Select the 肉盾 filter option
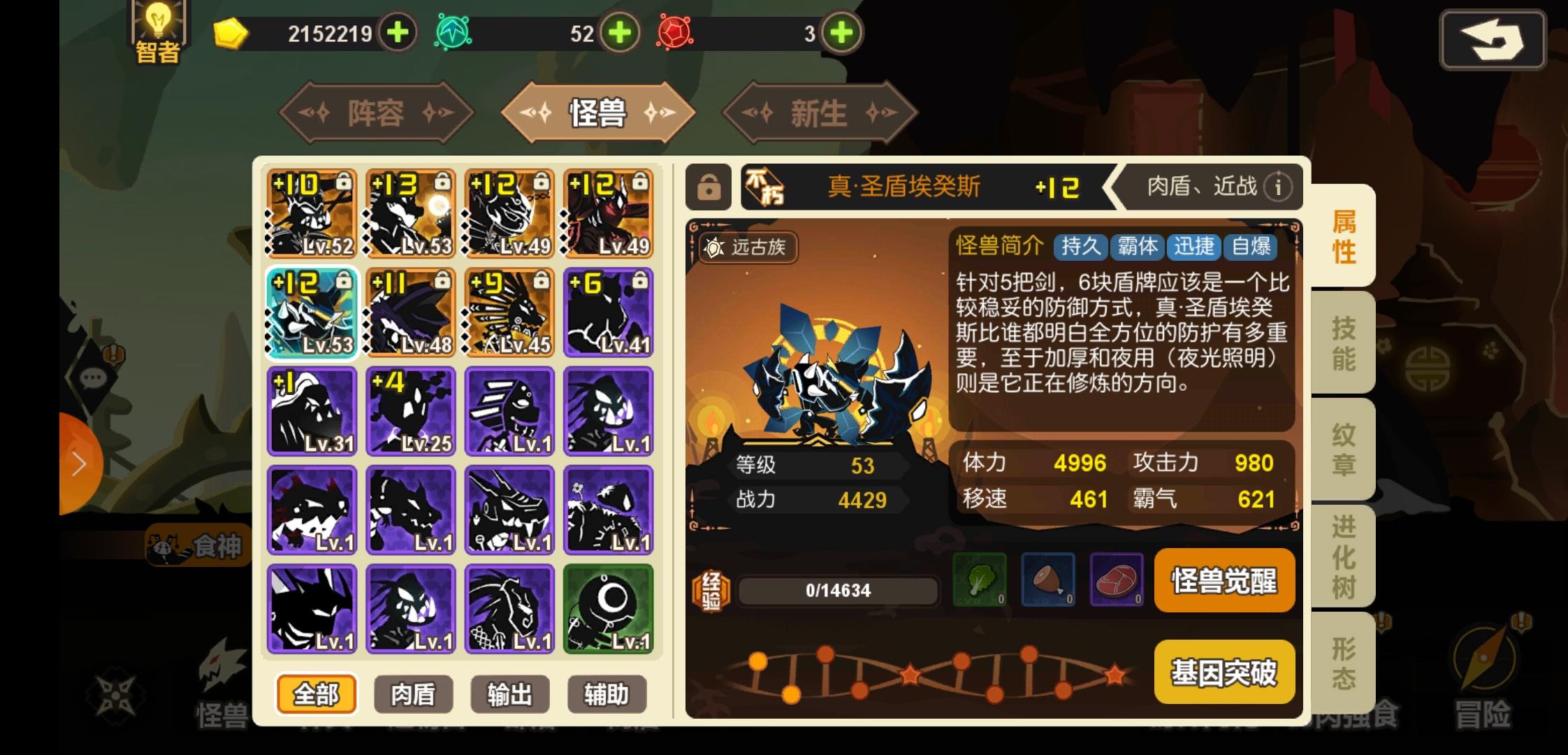 pos(413,693)
